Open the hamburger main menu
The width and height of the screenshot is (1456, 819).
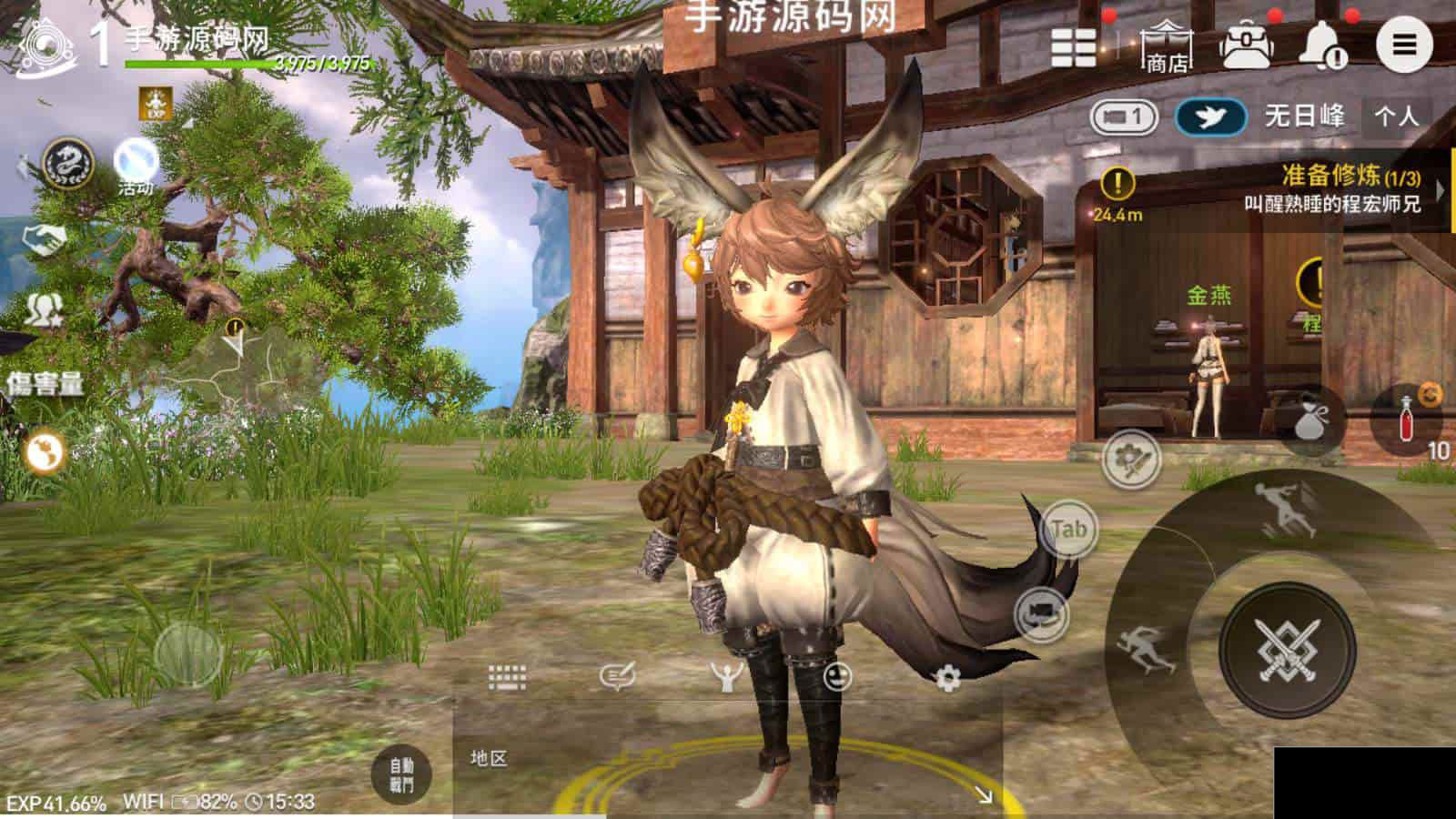click(1403, 44)
